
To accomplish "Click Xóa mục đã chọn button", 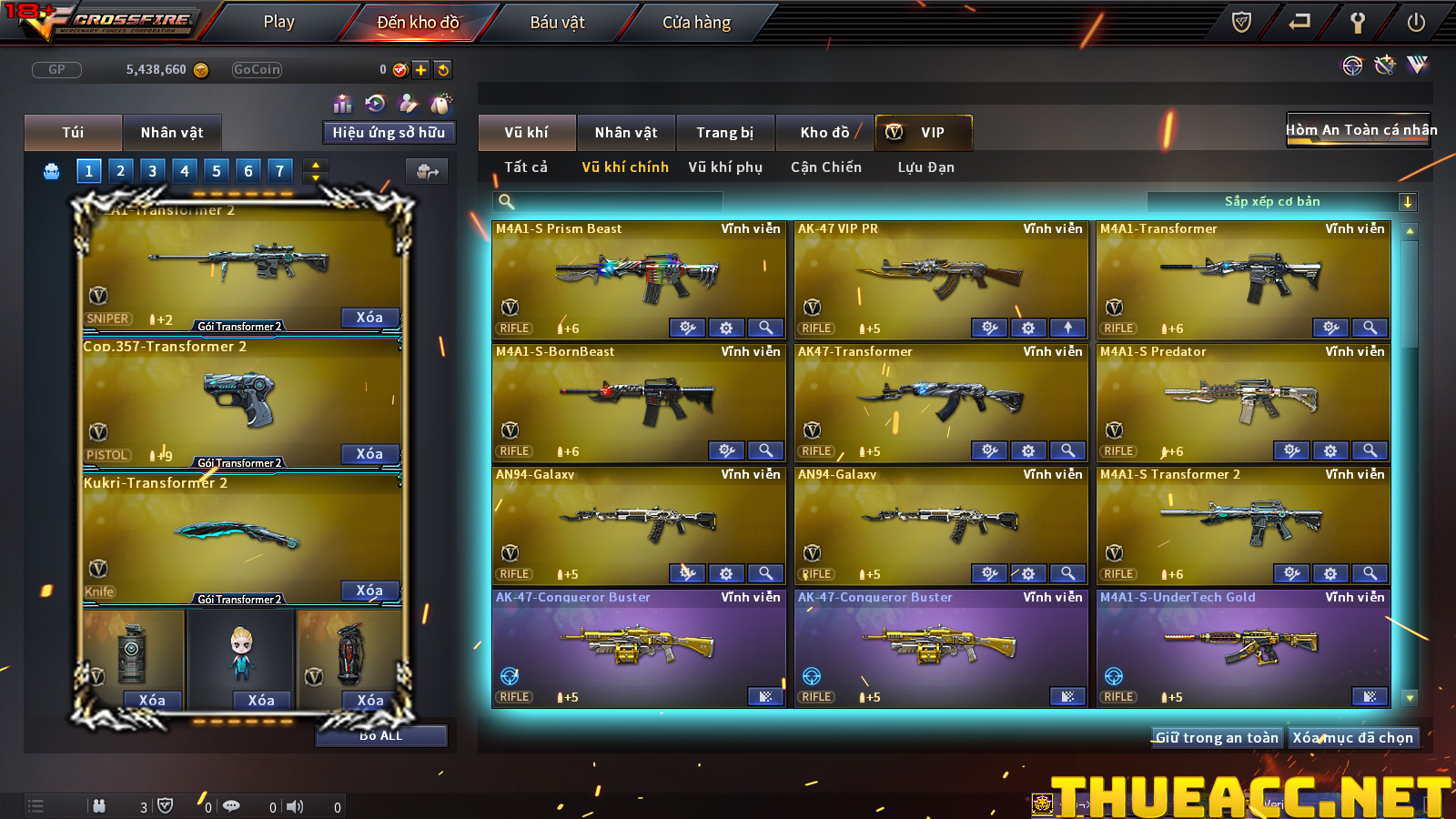I will point(1353,738).
